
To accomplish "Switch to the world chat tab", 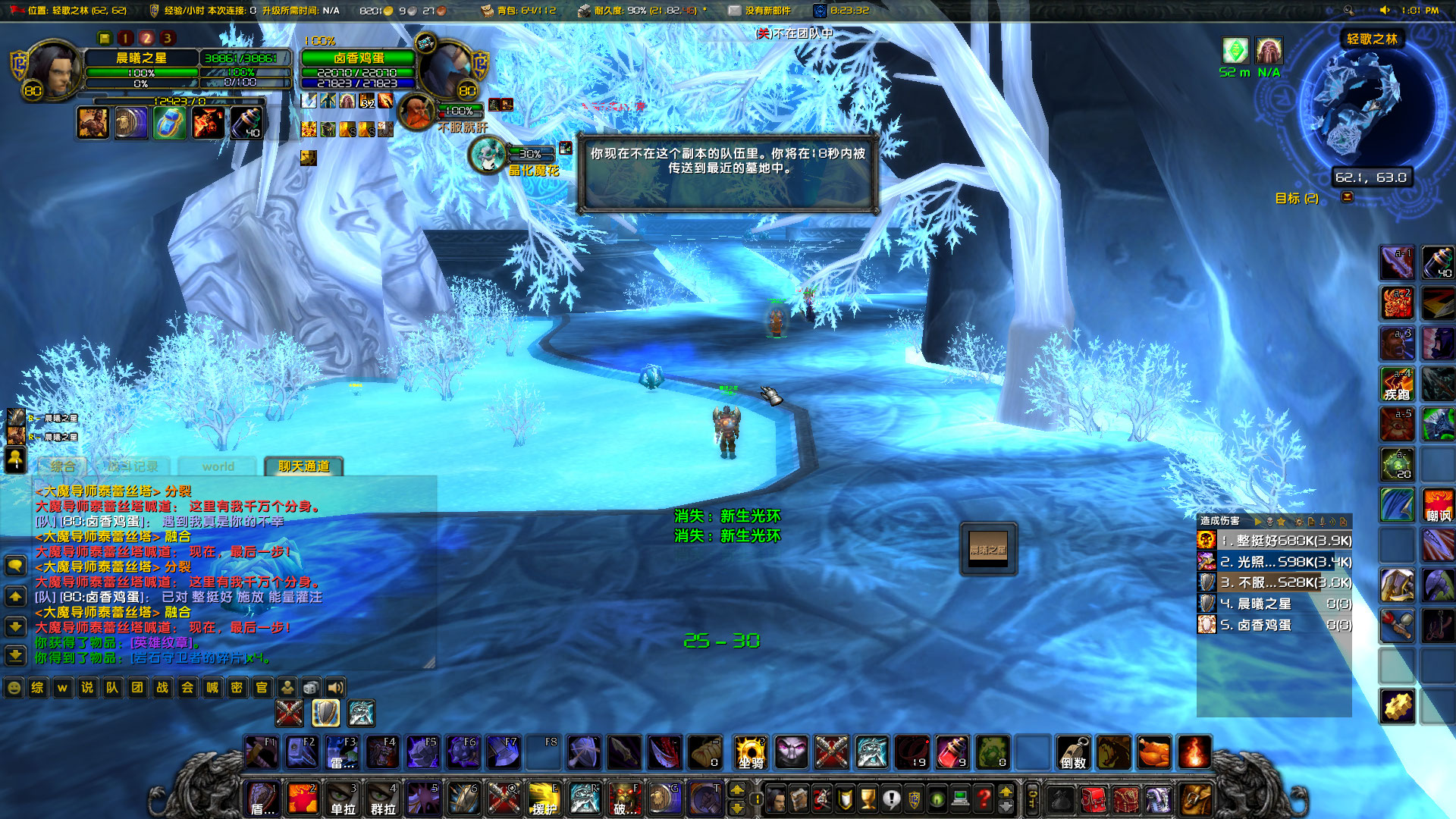I will point(217,466).
